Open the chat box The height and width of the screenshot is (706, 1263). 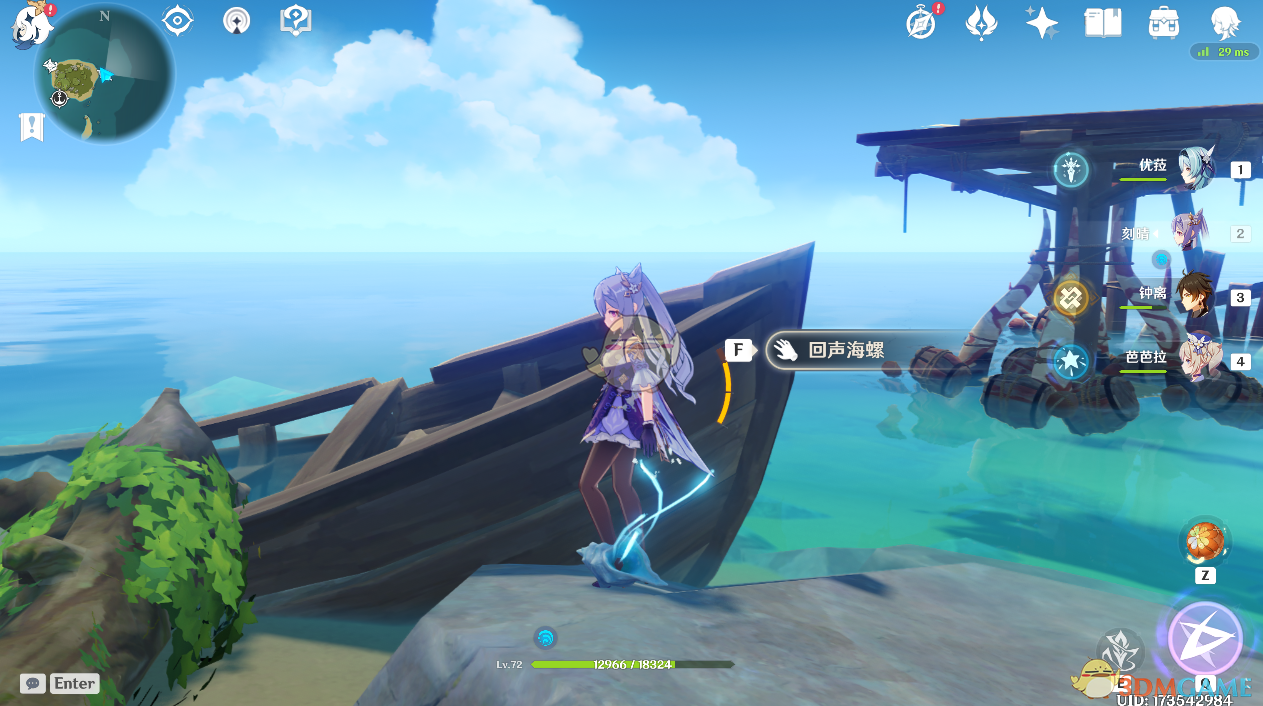[x=60, y=684]
